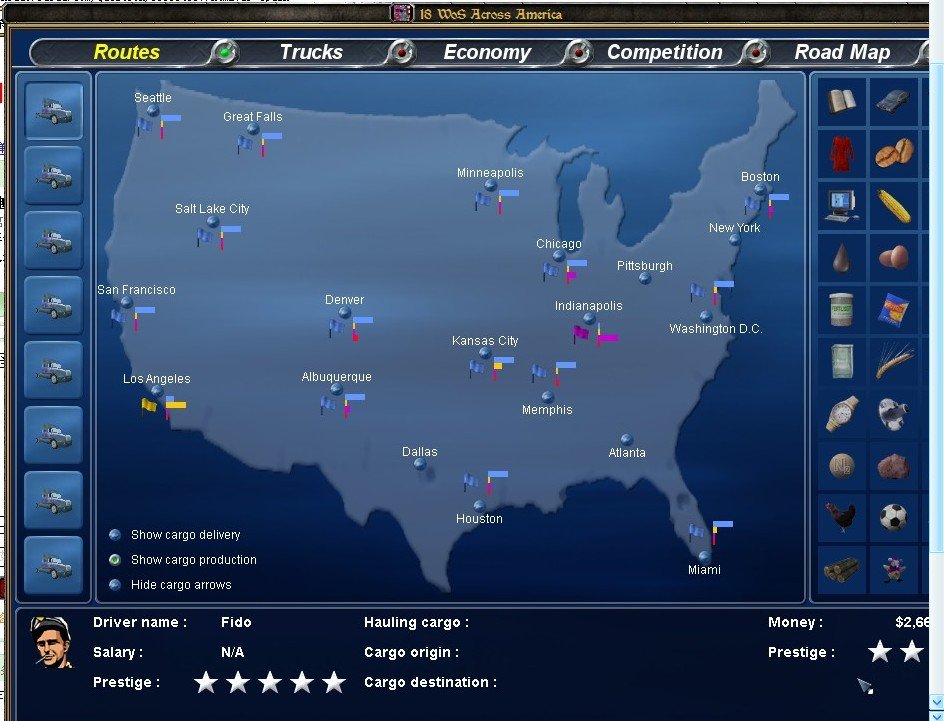Select the eggs cargo icon
The height and width of the screenshot is (721, 944).
tap(894, 257)
